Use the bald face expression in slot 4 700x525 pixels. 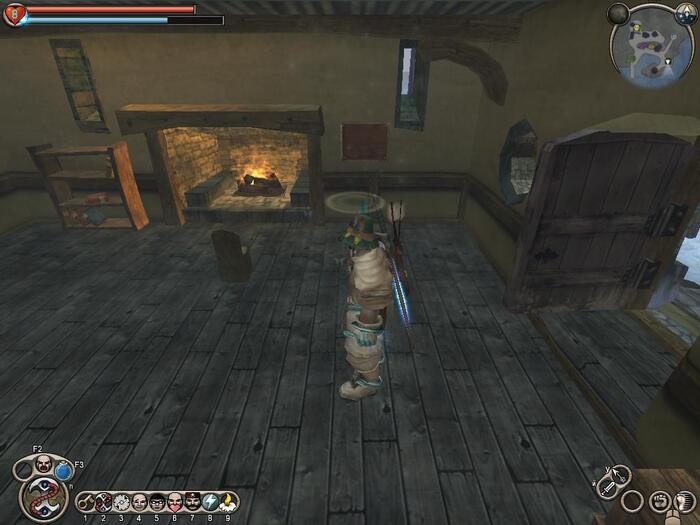tap(139, 502)
